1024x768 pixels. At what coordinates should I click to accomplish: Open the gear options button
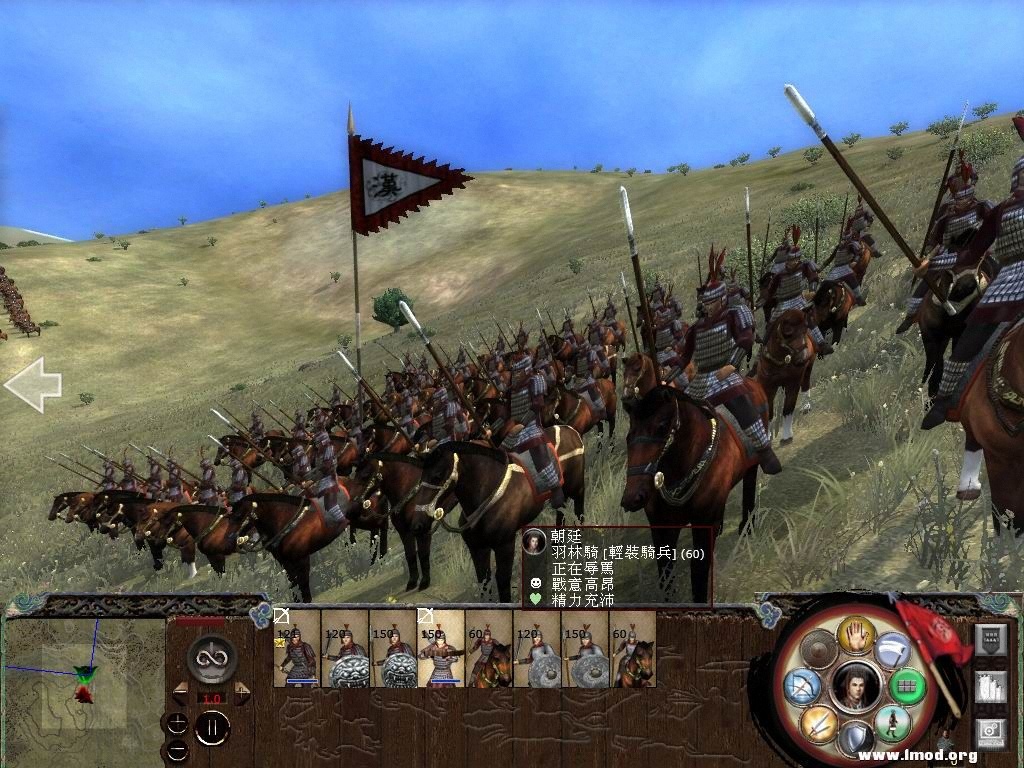pyautogui.click(x=989, y=735)
